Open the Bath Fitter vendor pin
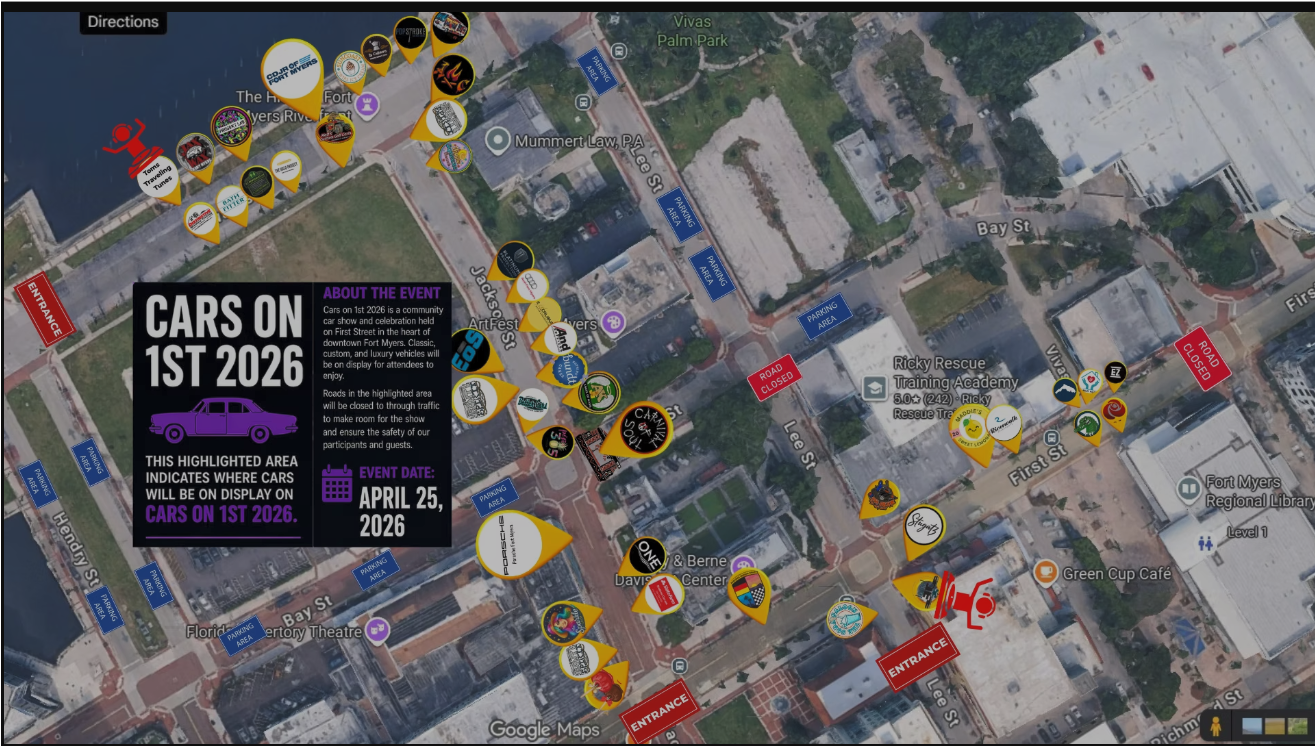This screenshot has height=747, width=1316. coord(230,202)
